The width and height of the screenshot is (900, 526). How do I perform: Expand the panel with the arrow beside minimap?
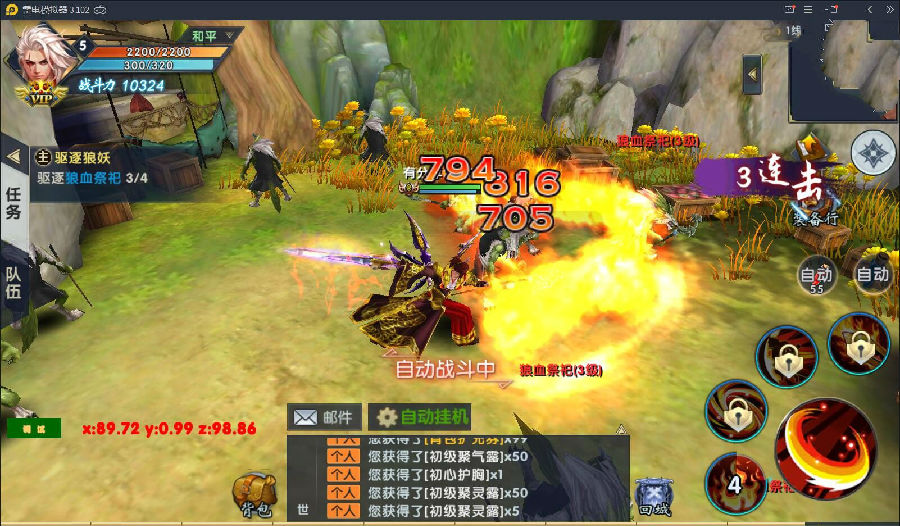tap(752, 73)
